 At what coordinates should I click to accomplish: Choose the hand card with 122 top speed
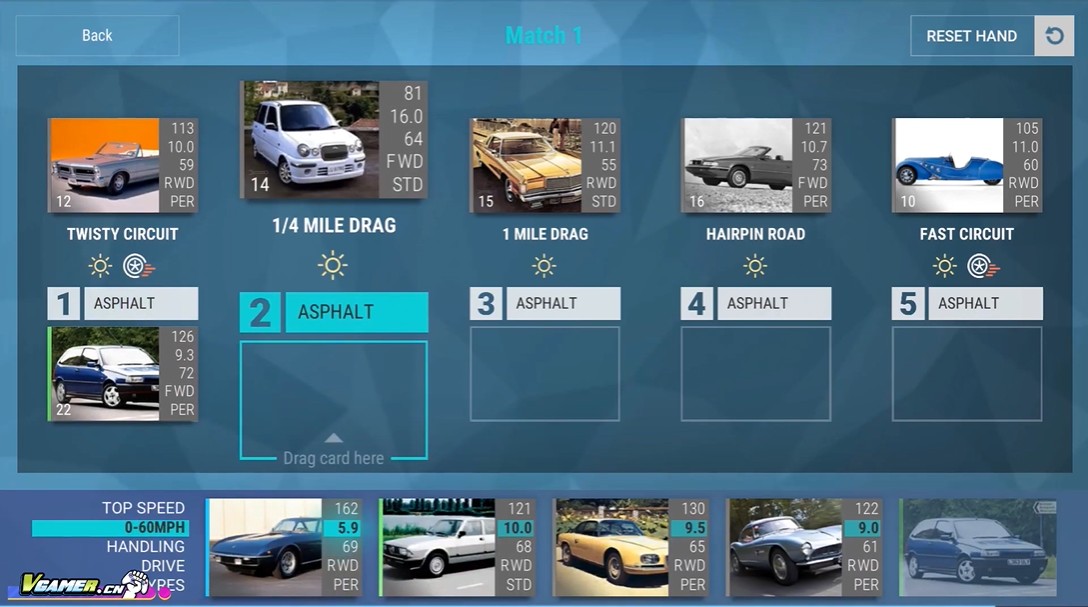(x=805, y=547)
